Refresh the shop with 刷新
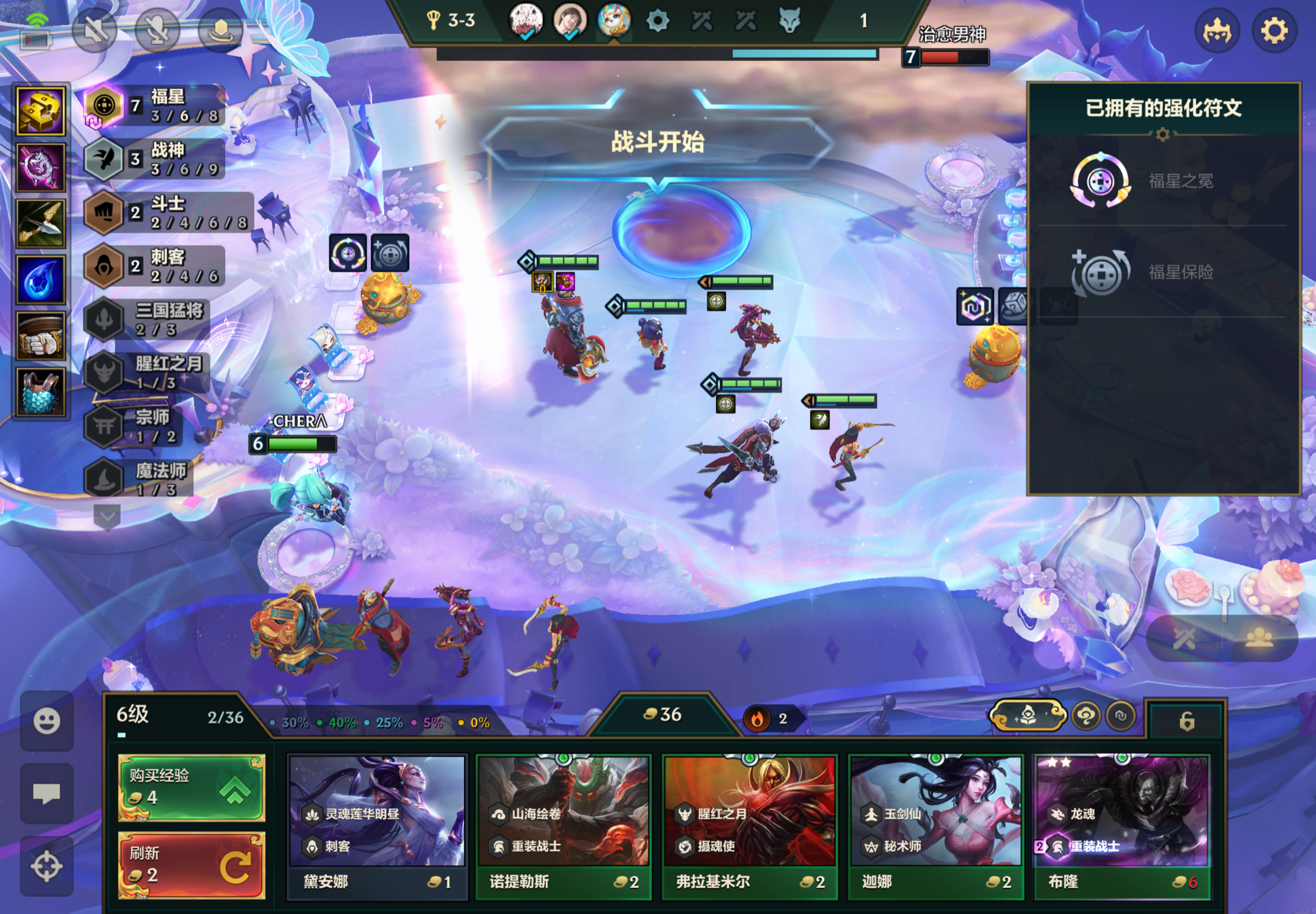This screenshot has height=914, width=1316. (x=191, y=865)
